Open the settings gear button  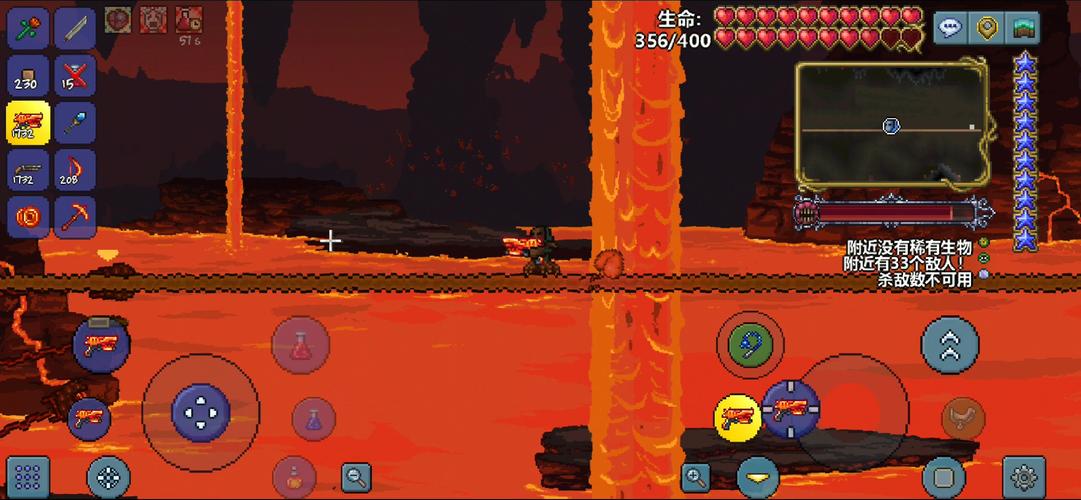(x=1023, y=476)
